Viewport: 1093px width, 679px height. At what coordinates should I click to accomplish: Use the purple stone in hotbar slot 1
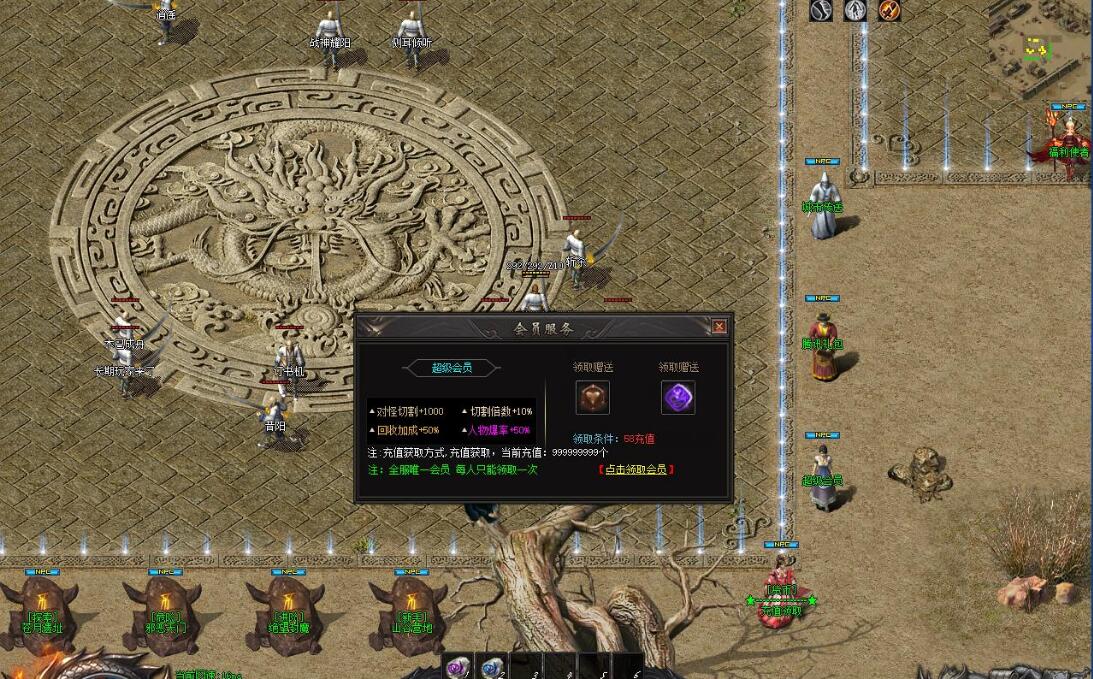point(459,667)
